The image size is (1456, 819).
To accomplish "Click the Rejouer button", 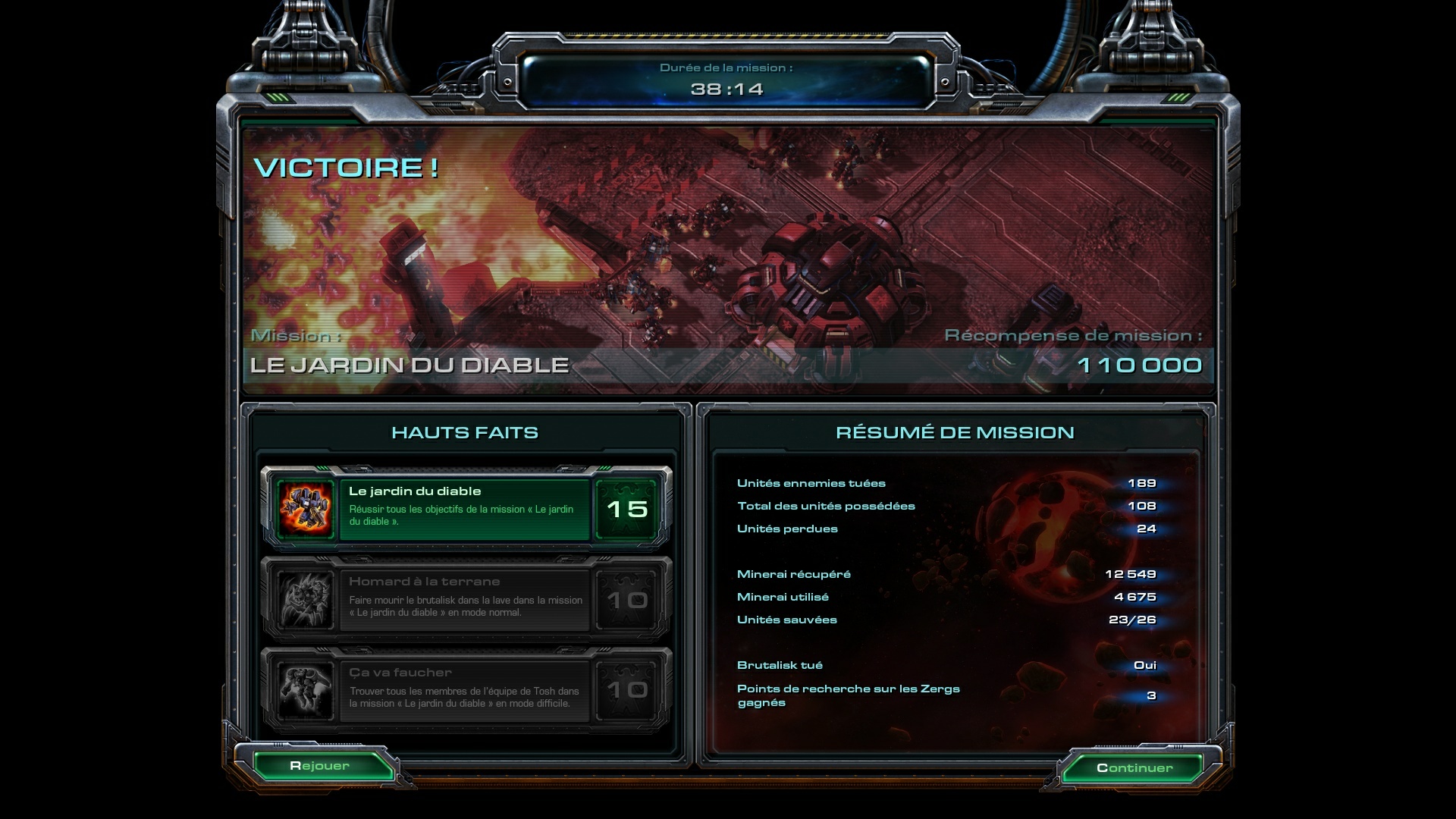I will pyautogui.click(x=321, y=766).
